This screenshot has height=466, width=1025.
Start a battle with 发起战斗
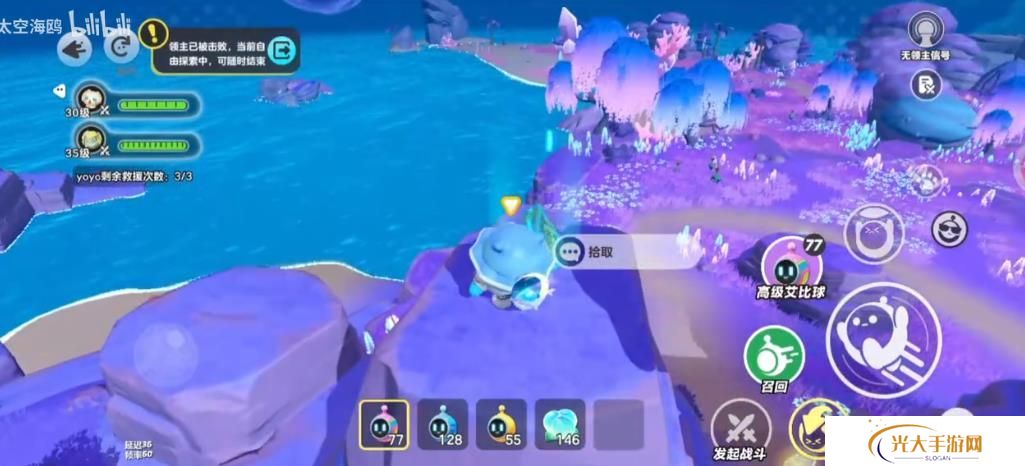[x=741, y=430]
